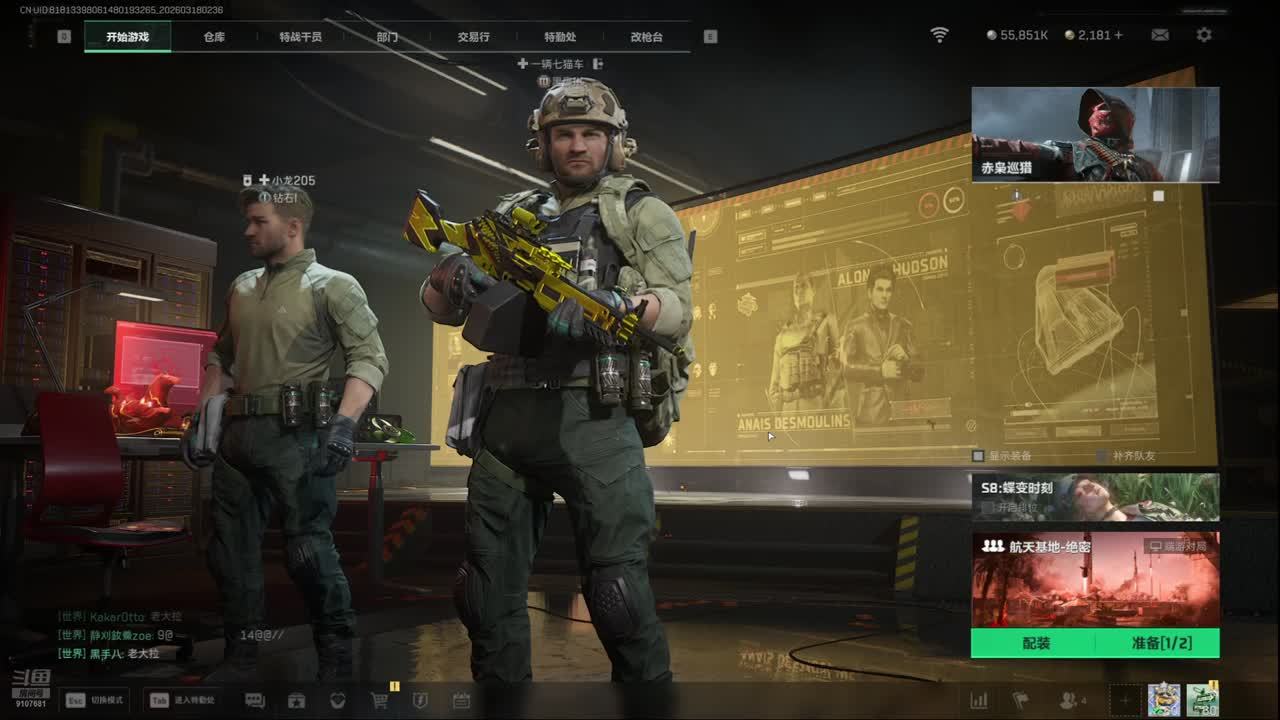
Task: Open the 赤枭巡猎 event banner
Action: pyautogui.click(x=1095, y=134)
